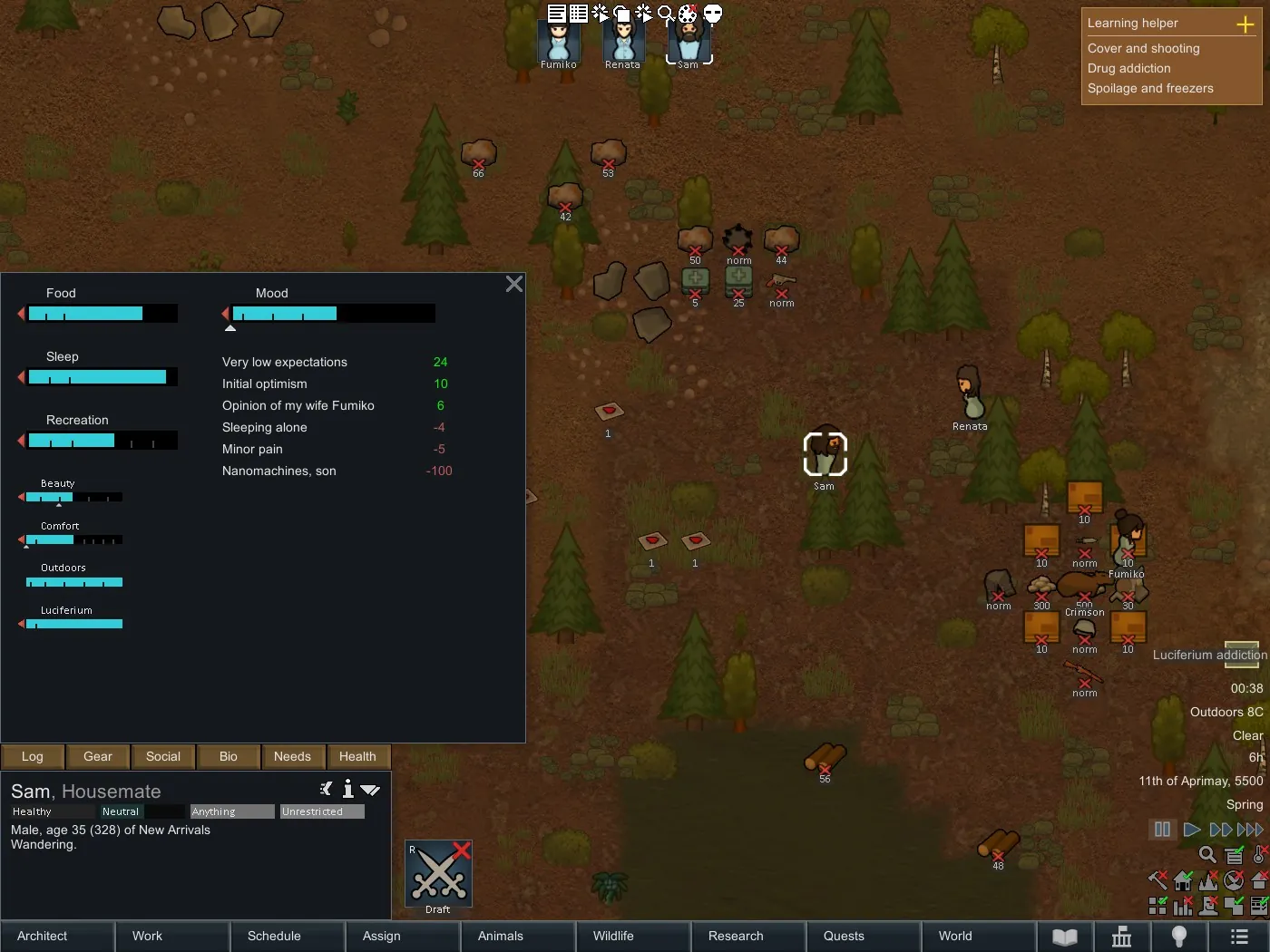1270x952 pixels.
Task: Pause the game speed
Action: pyautogui.click(x=1162, y=830)
